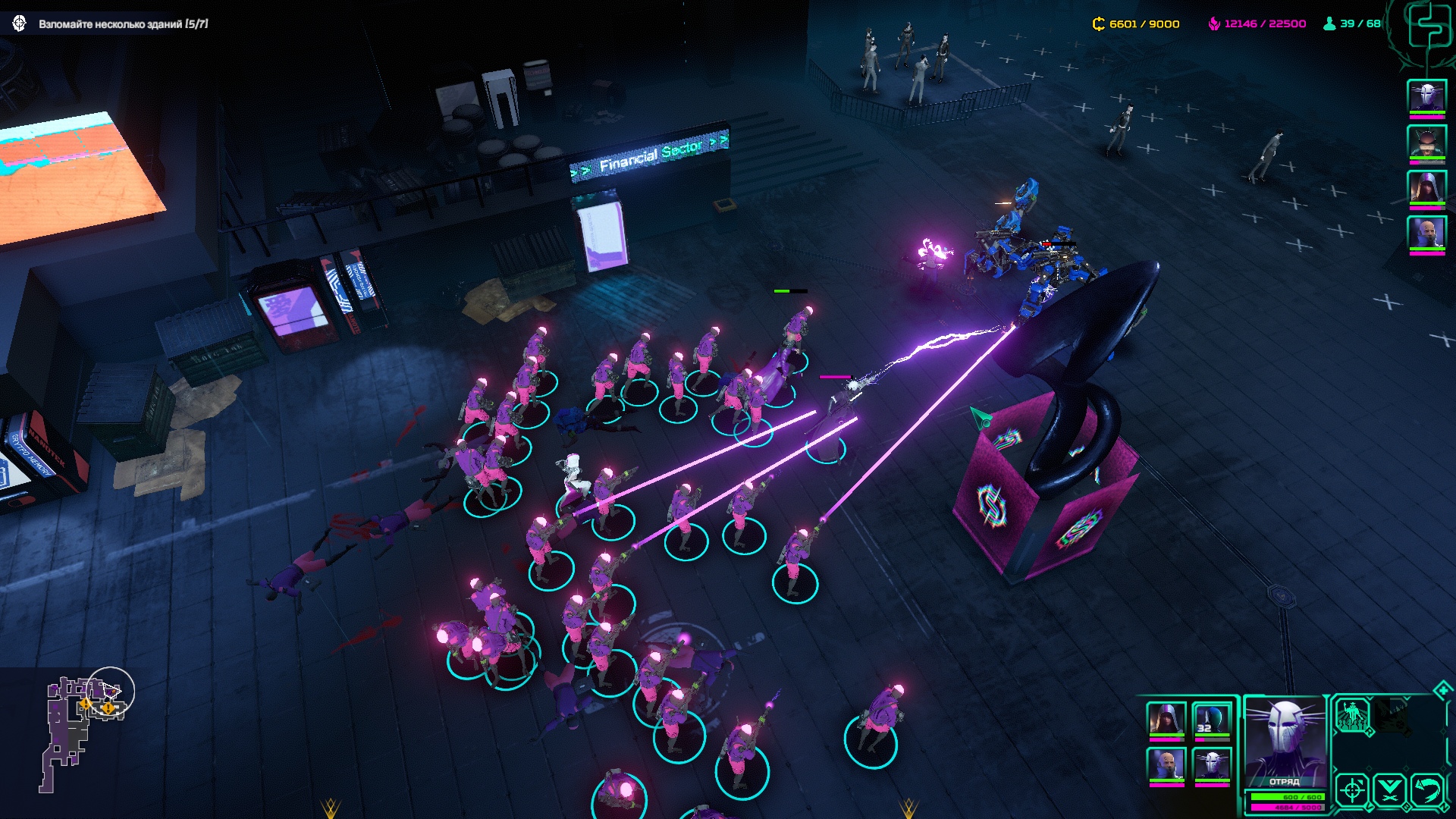Click the curved return arrow command button
1456x819 pixels.
point(1426,790)
